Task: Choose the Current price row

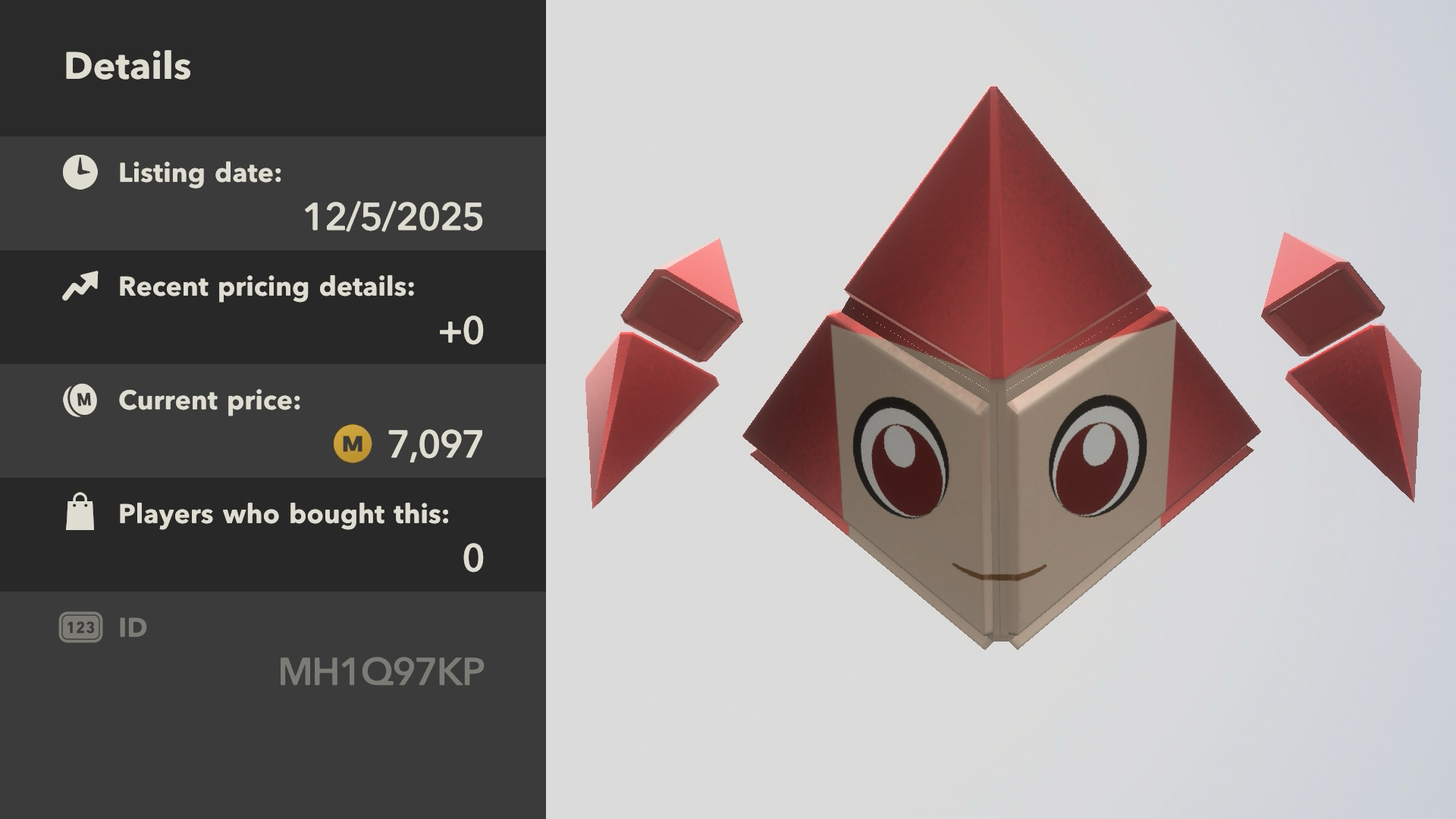Action: point(273,422)
